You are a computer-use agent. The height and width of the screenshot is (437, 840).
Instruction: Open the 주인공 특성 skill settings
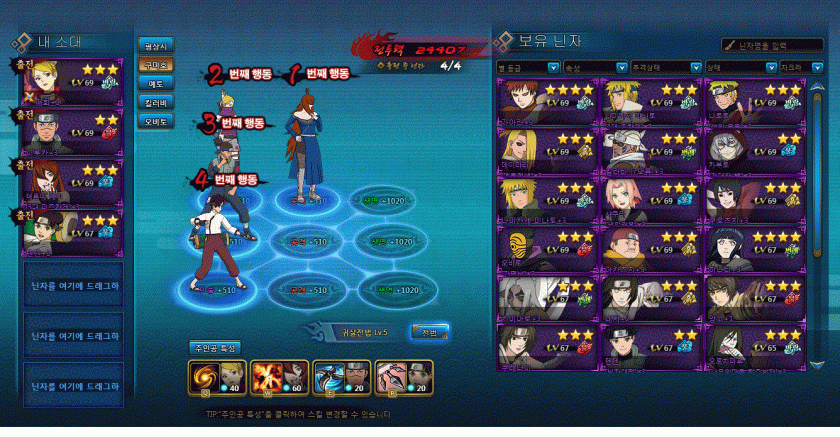(215, 347)
